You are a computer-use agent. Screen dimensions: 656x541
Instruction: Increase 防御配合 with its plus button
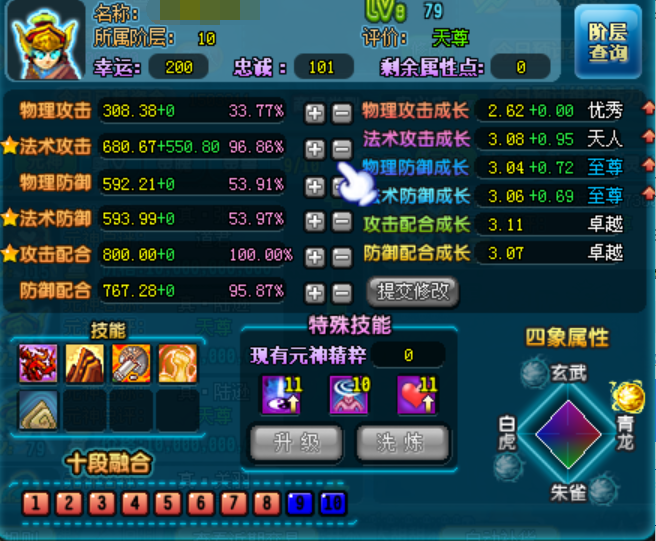point(315,293)
